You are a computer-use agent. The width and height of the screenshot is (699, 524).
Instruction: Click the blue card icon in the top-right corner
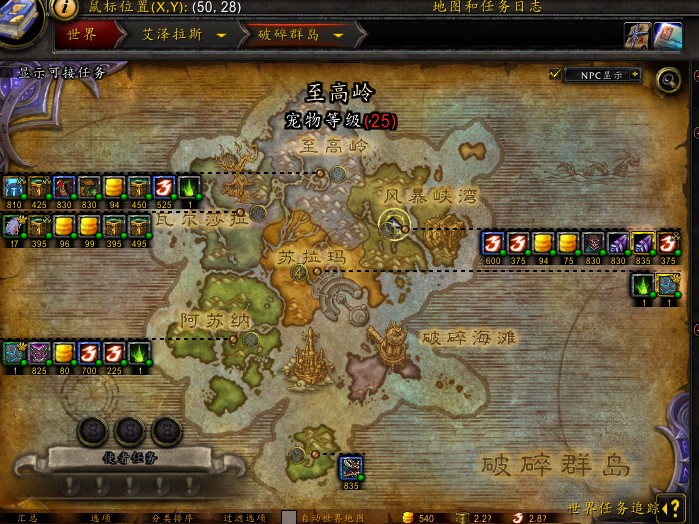point(668,36)
